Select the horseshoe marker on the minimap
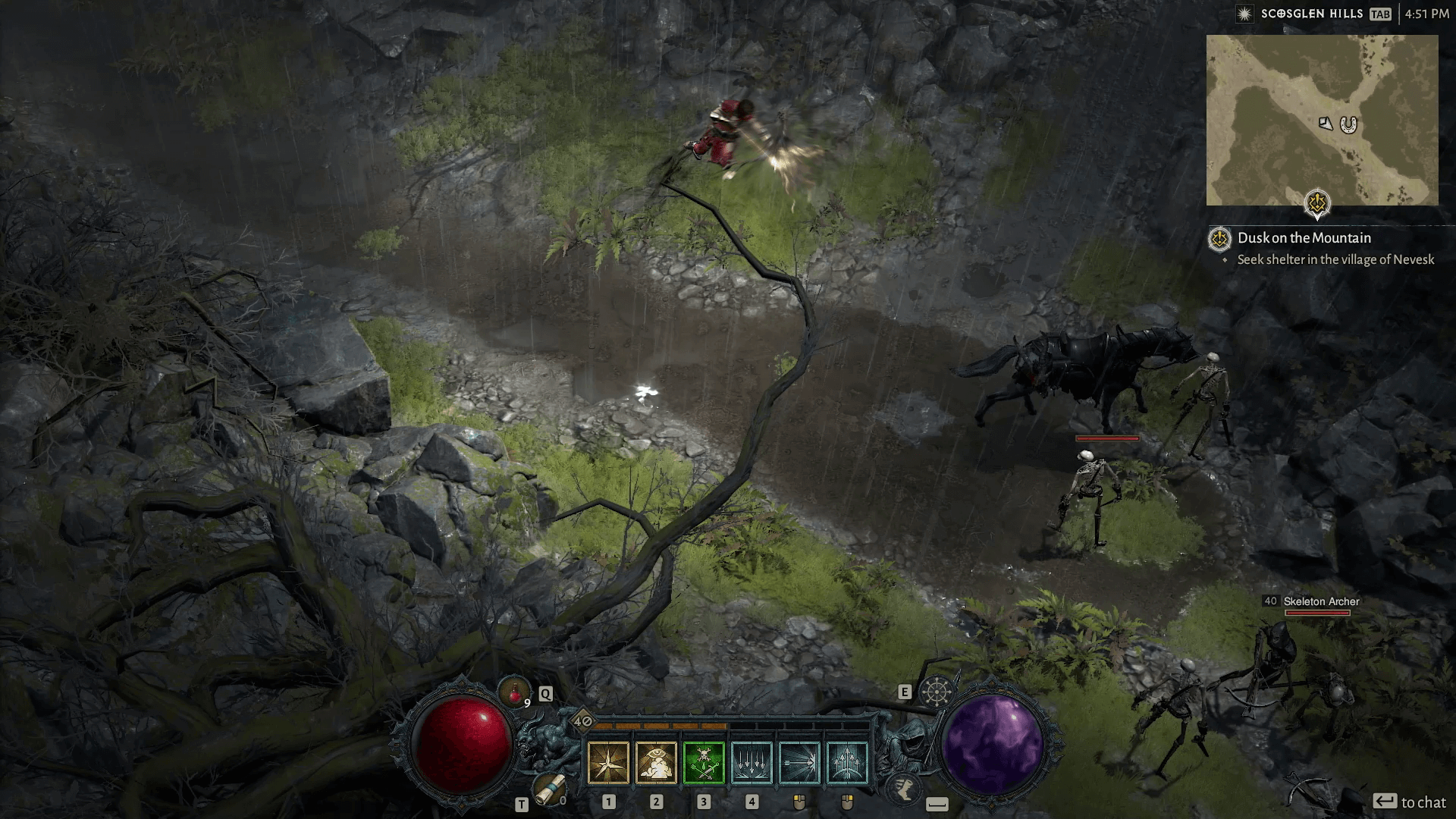The image size is (1456, 819). click(1348, 124)
